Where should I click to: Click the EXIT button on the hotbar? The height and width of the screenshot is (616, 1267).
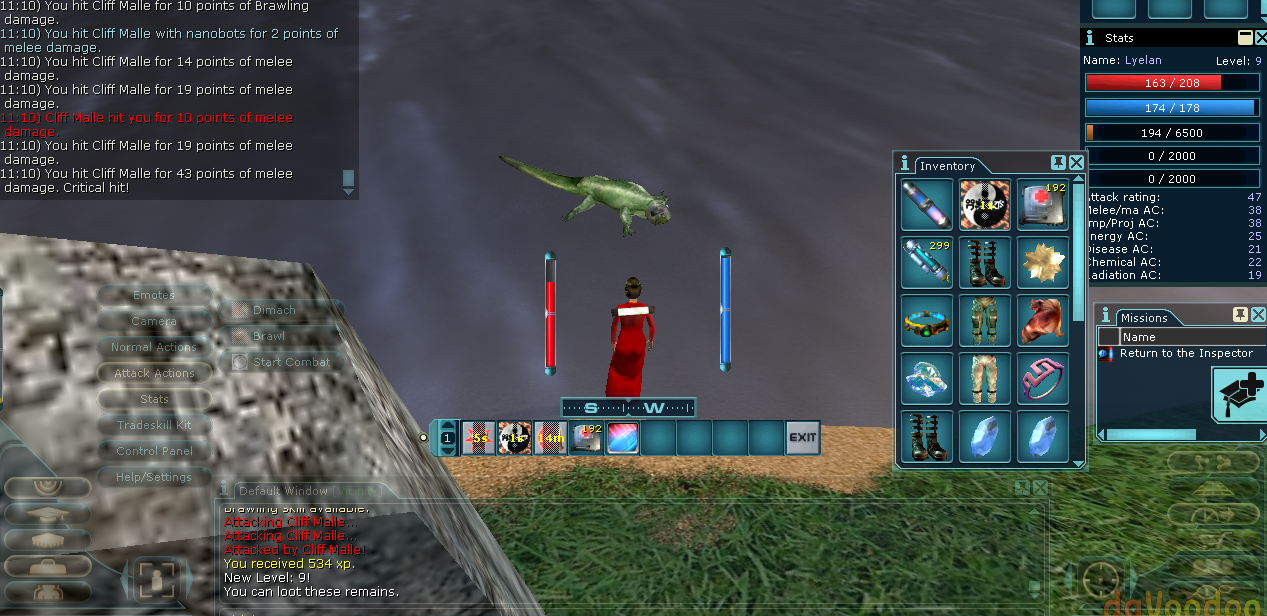click(x=802, y=437)
